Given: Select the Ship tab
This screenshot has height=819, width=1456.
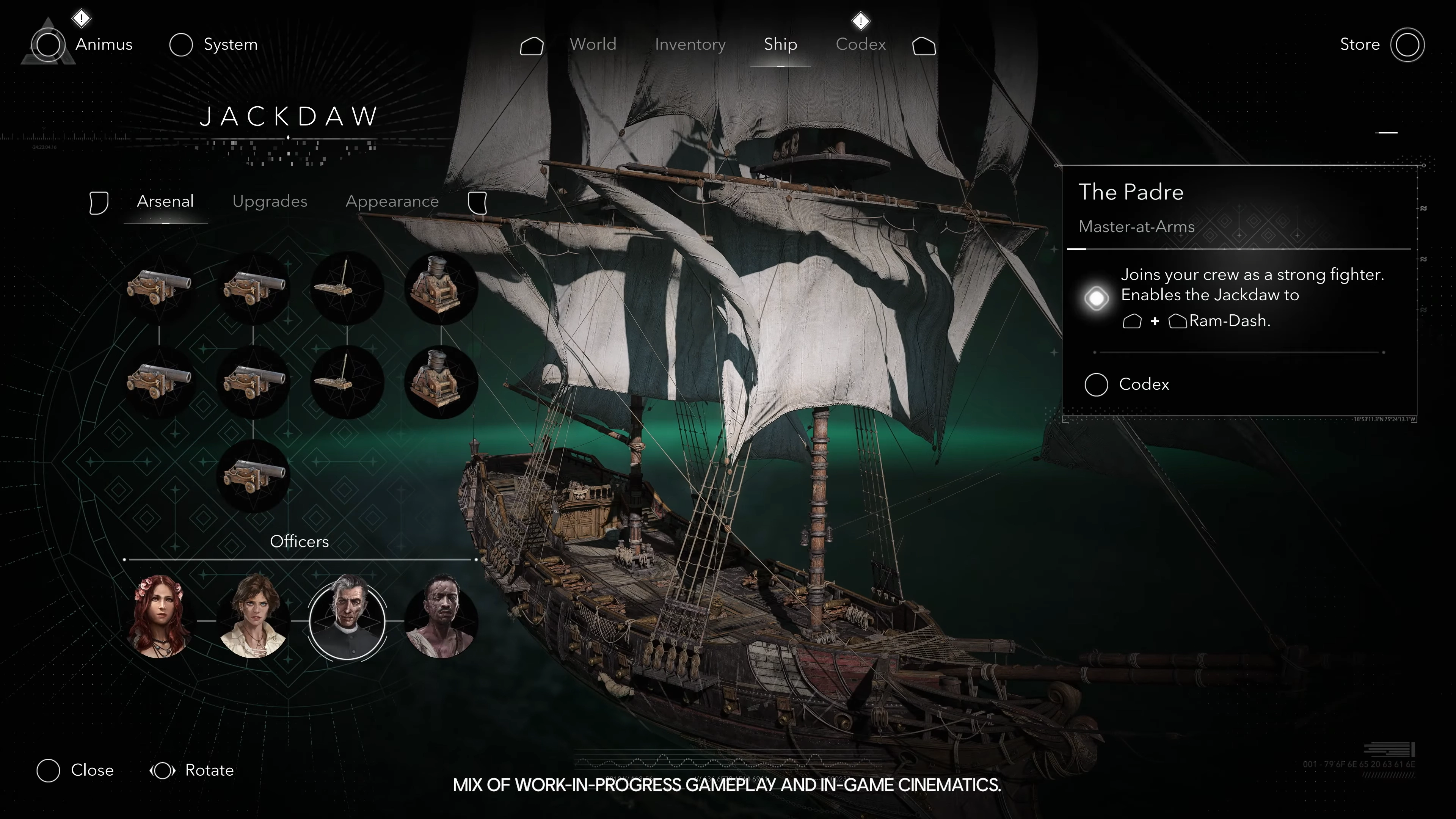Looking at the screenshot, I should pos(780,44).
